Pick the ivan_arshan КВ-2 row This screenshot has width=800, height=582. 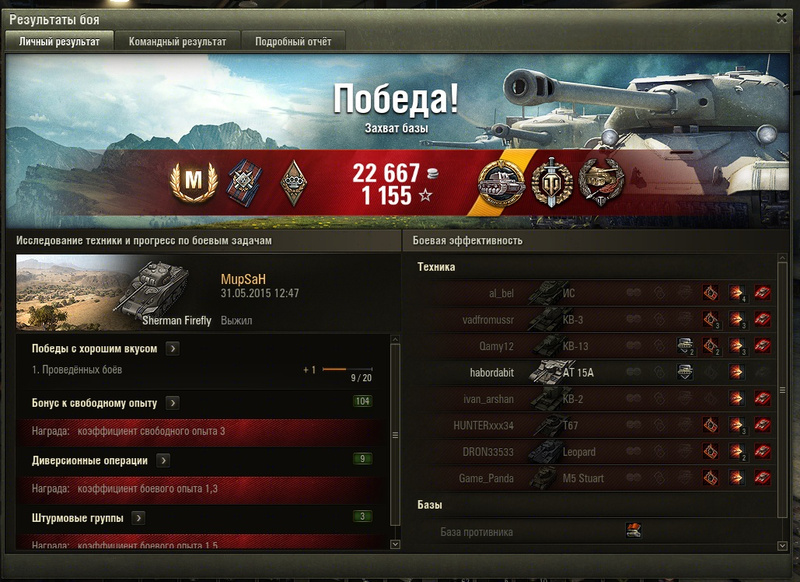click(590, 398)
